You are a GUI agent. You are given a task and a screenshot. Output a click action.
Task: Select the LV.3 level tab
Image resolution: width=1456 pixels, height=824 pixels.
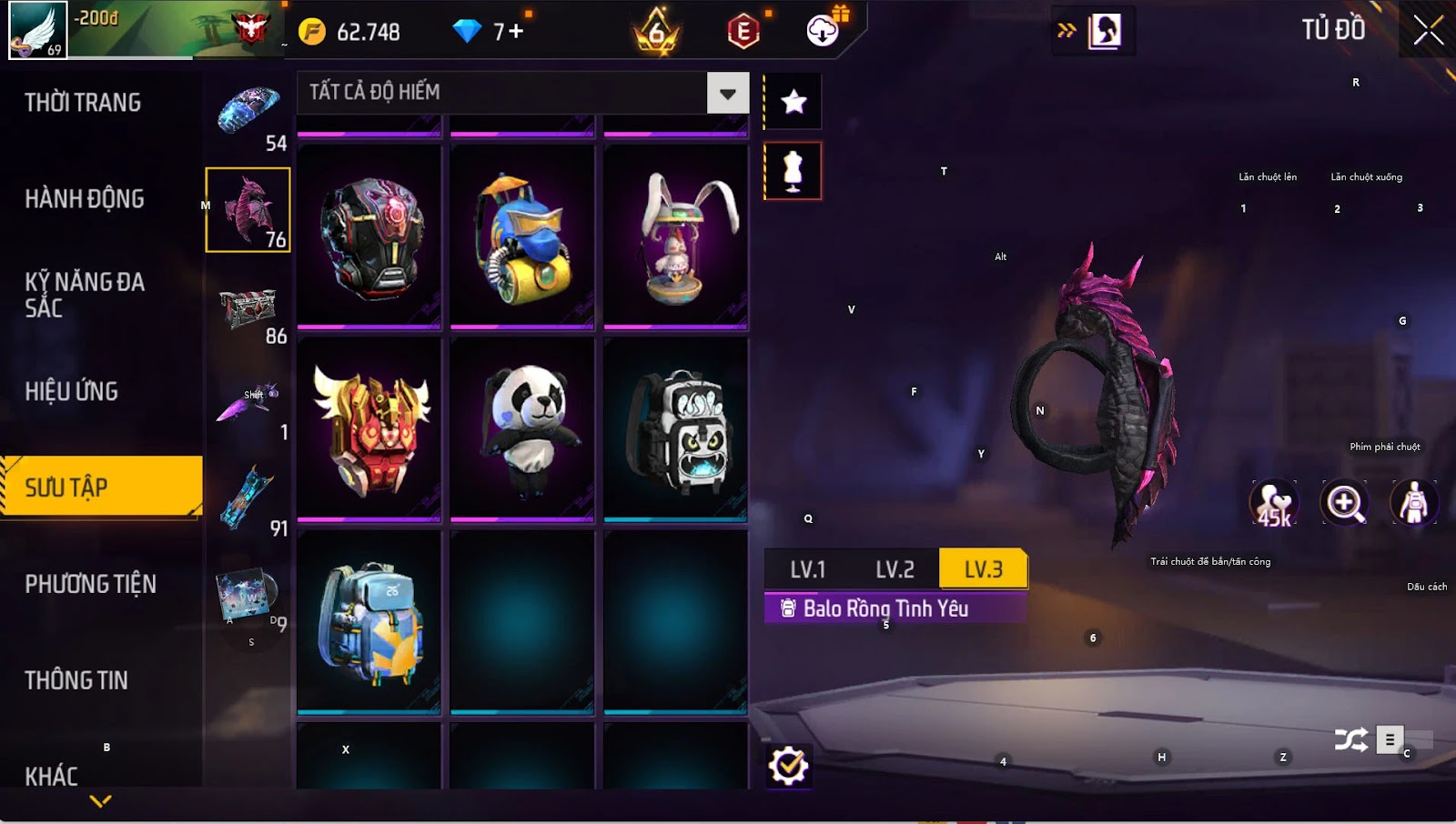983,570
